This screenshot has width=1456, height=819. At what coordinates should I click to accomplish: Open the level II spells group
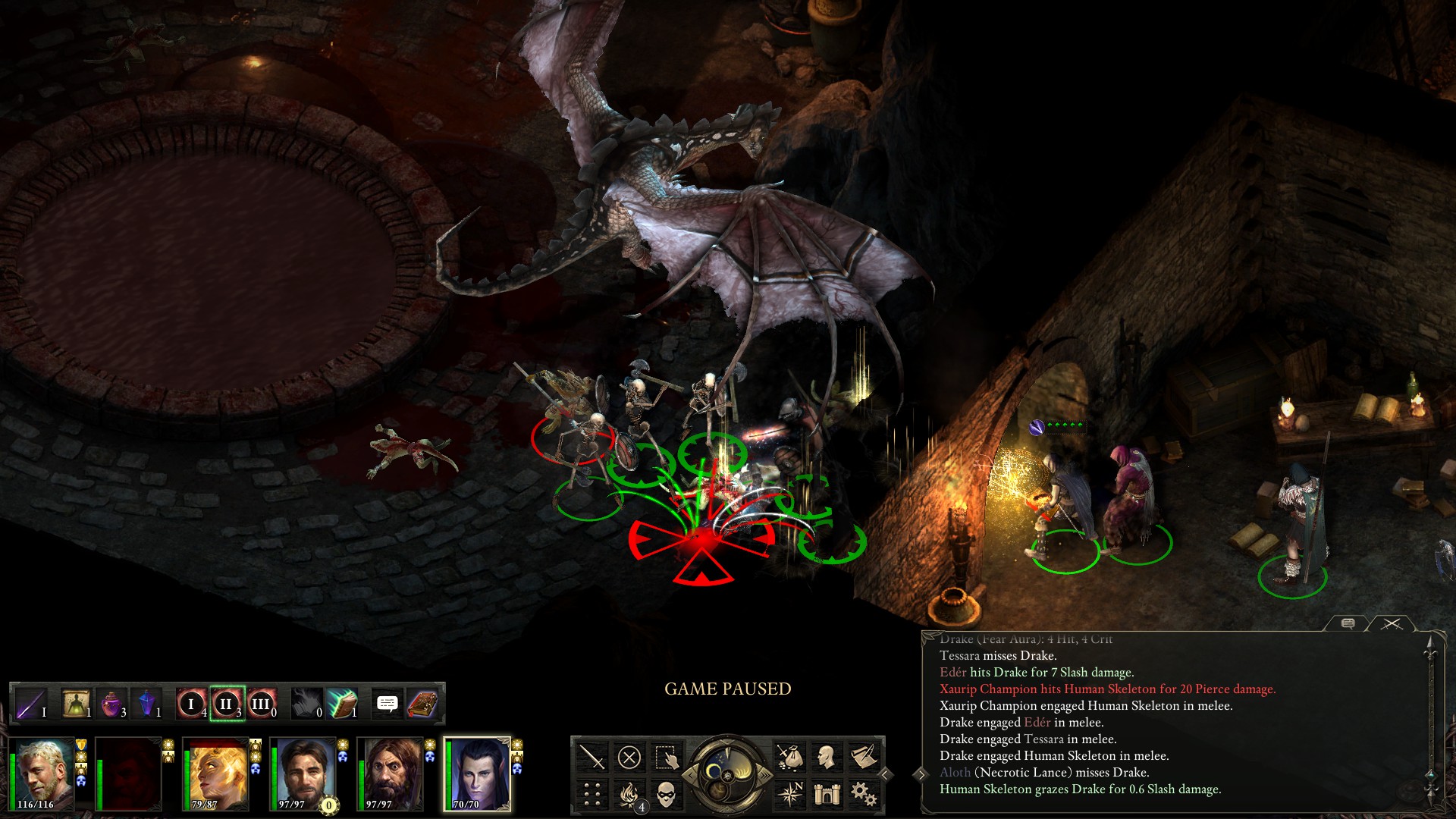click(x=226, y=704)
